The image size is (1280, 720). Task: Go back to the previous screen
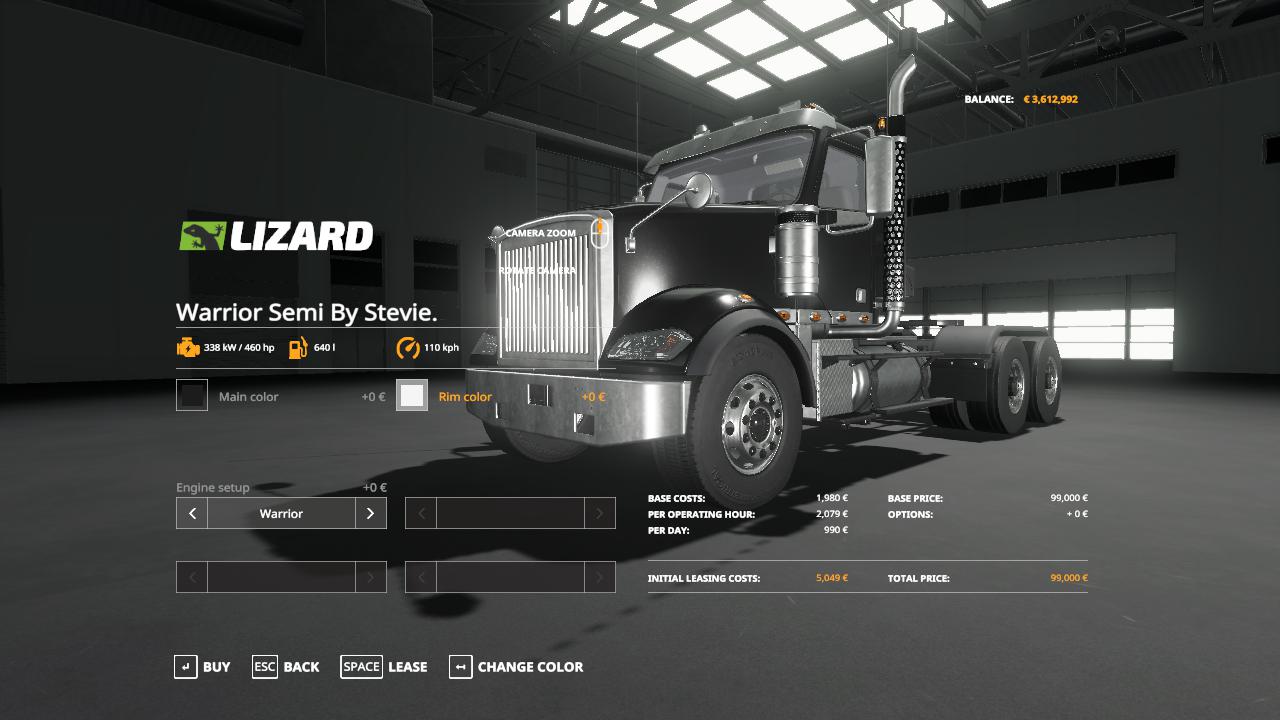click(286, 667)
